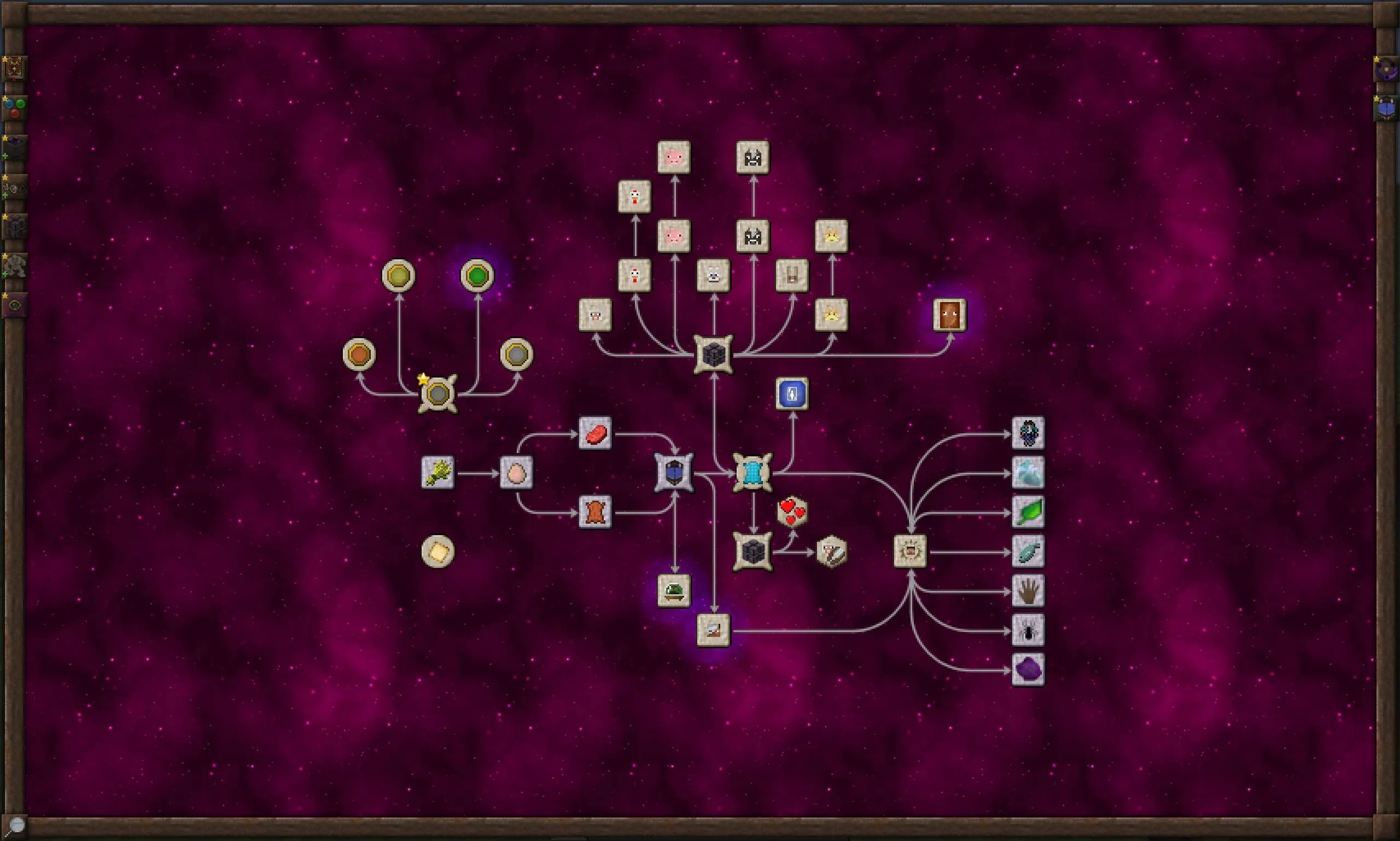Open the raw beef advancement

click(594, 434)
